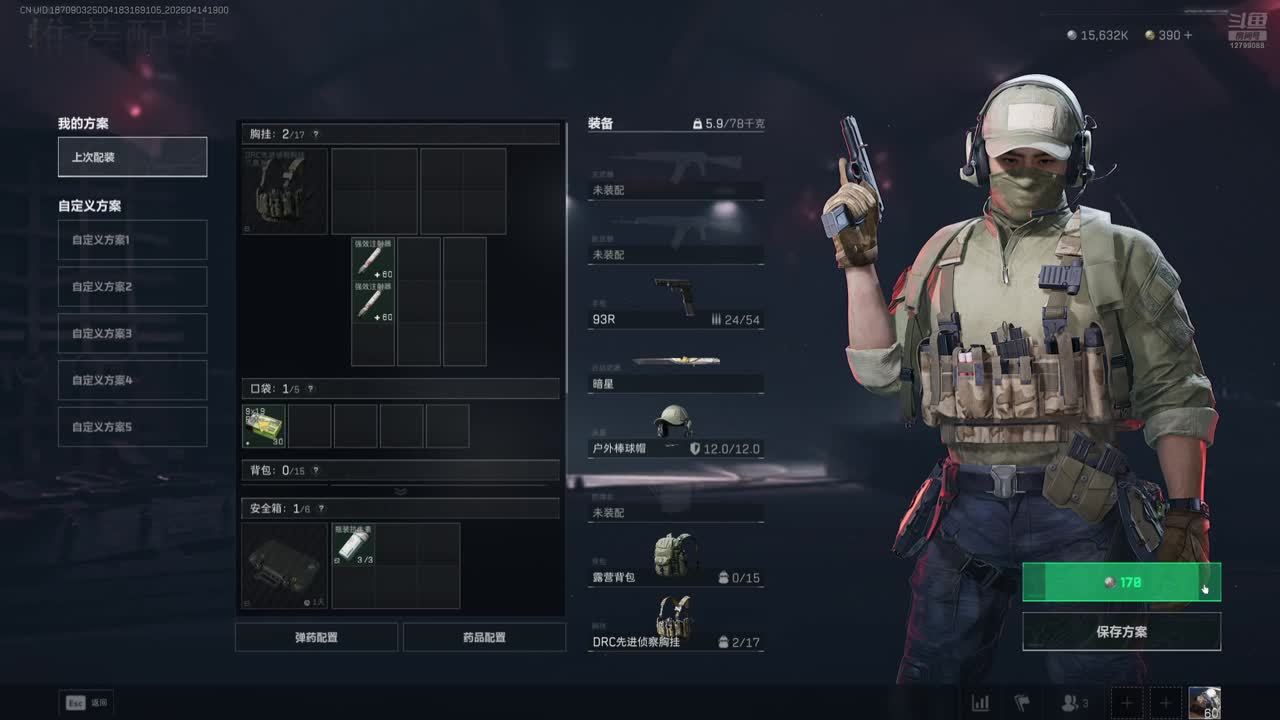Select the item in the safe box
This screenshot has height=720, width=1280.
click(353, 544)
